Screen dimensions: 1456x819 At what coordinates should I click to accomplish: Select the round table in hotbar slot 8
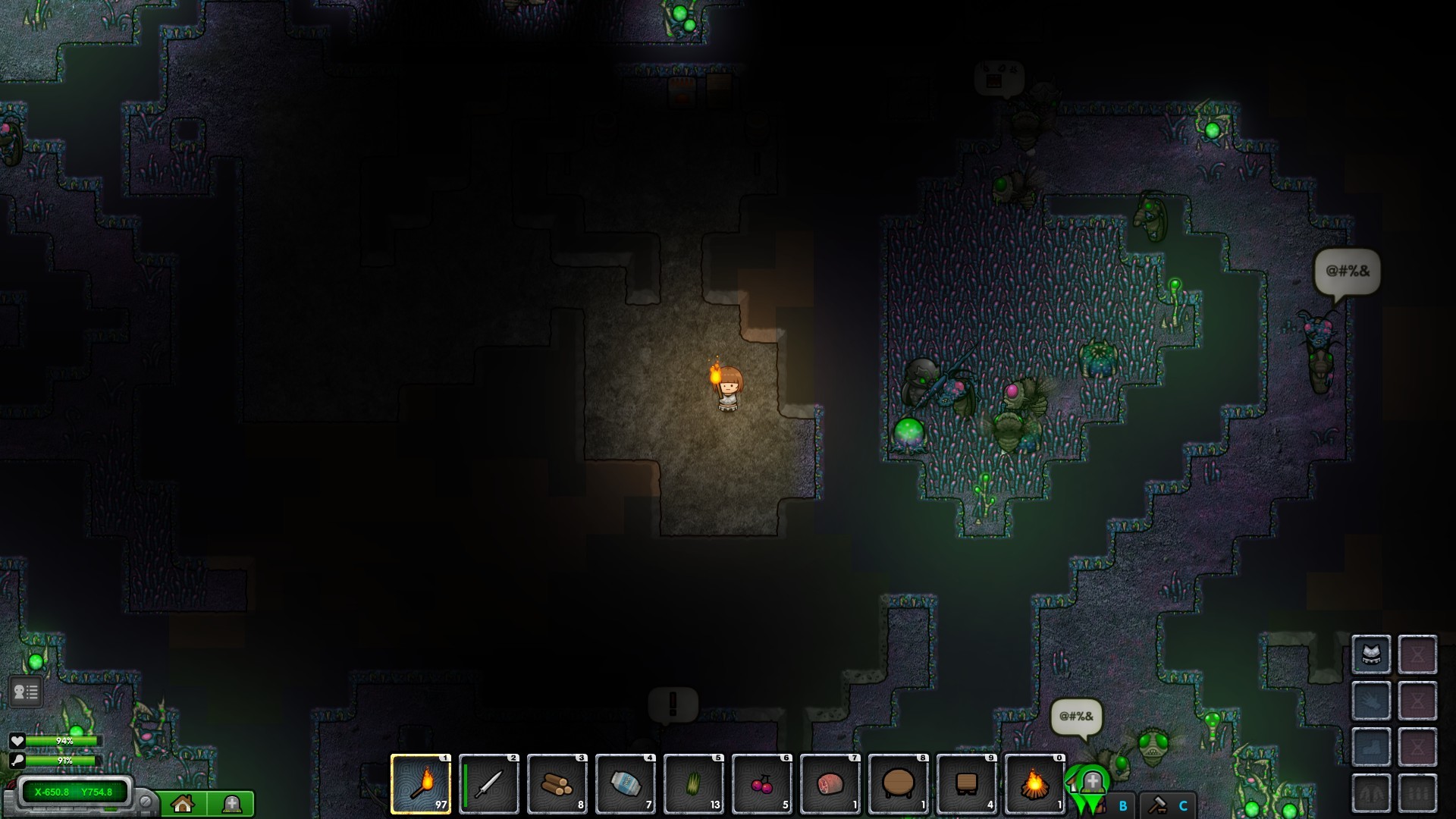pos(899,785)
